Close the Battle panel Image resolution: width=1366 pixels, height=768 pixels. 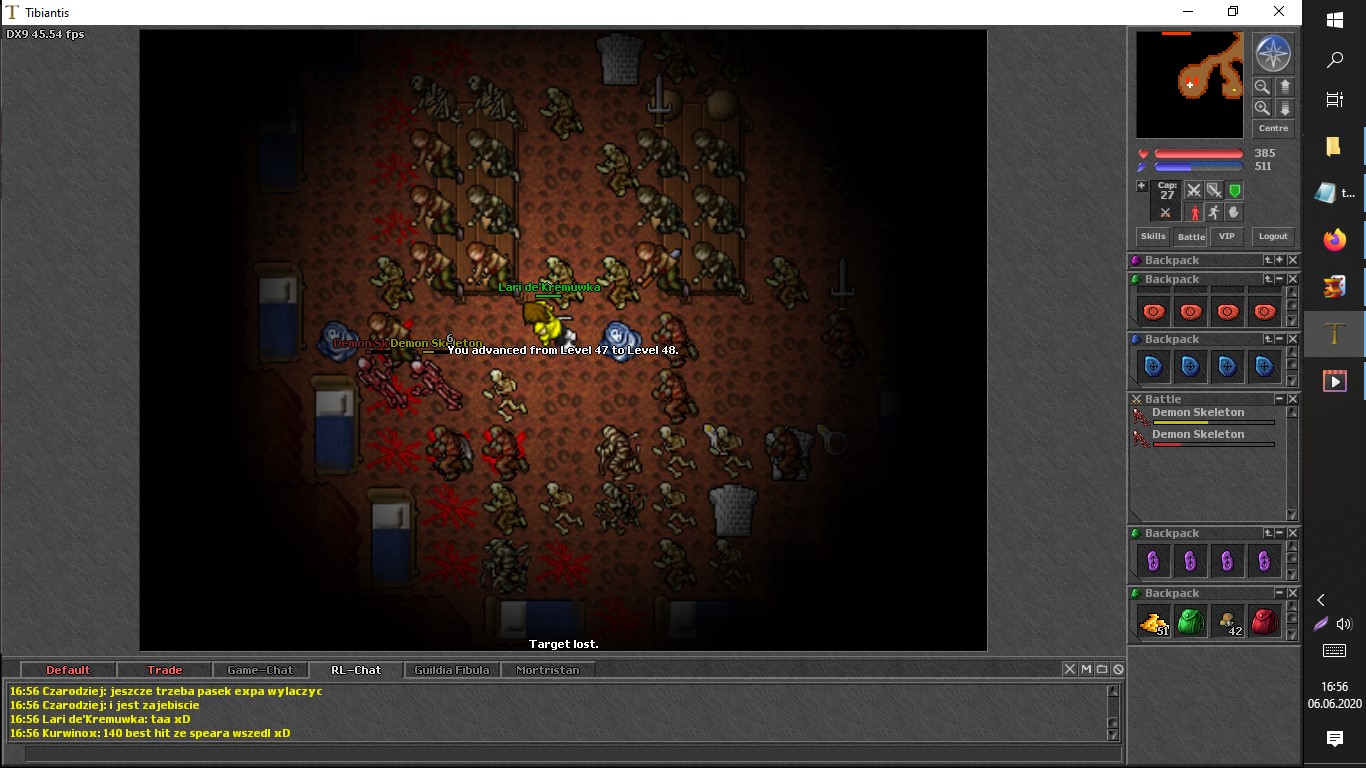1293,399
